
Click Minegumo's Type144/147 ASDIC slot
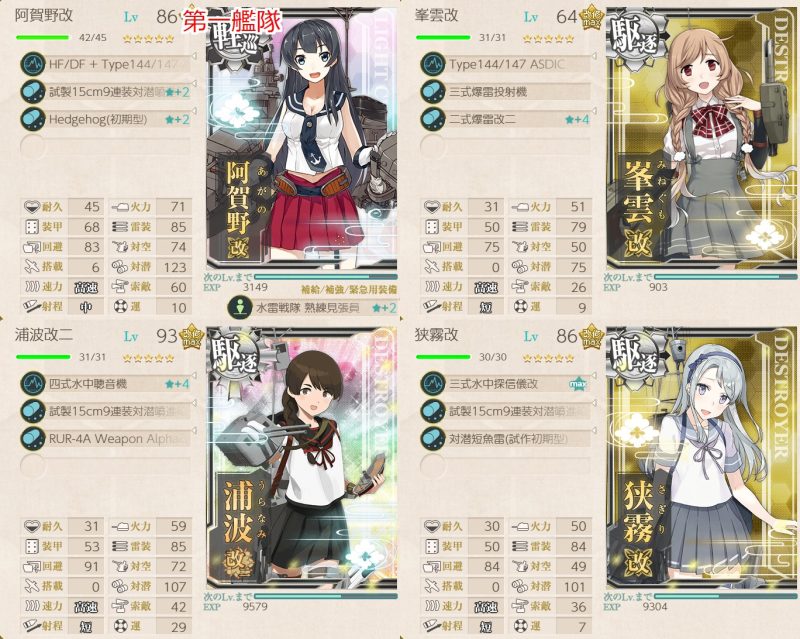[510, 64]
